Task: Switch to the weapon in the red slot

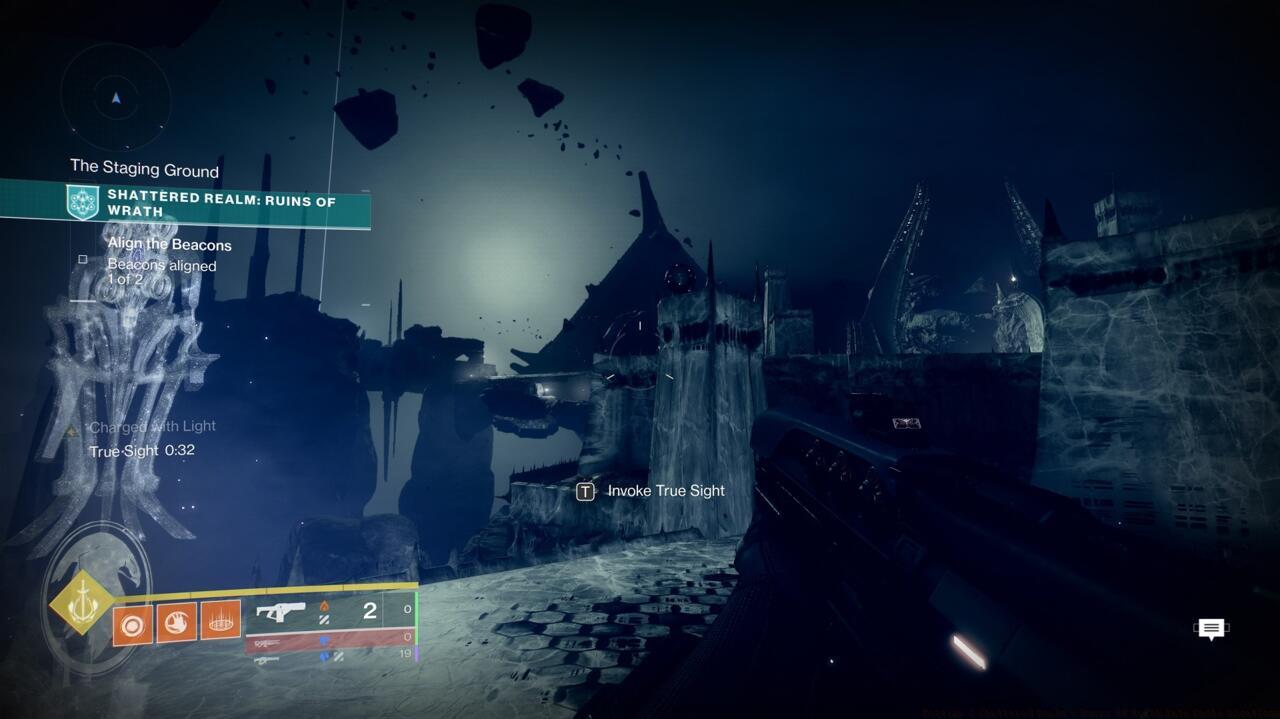Action: point(330,640)
